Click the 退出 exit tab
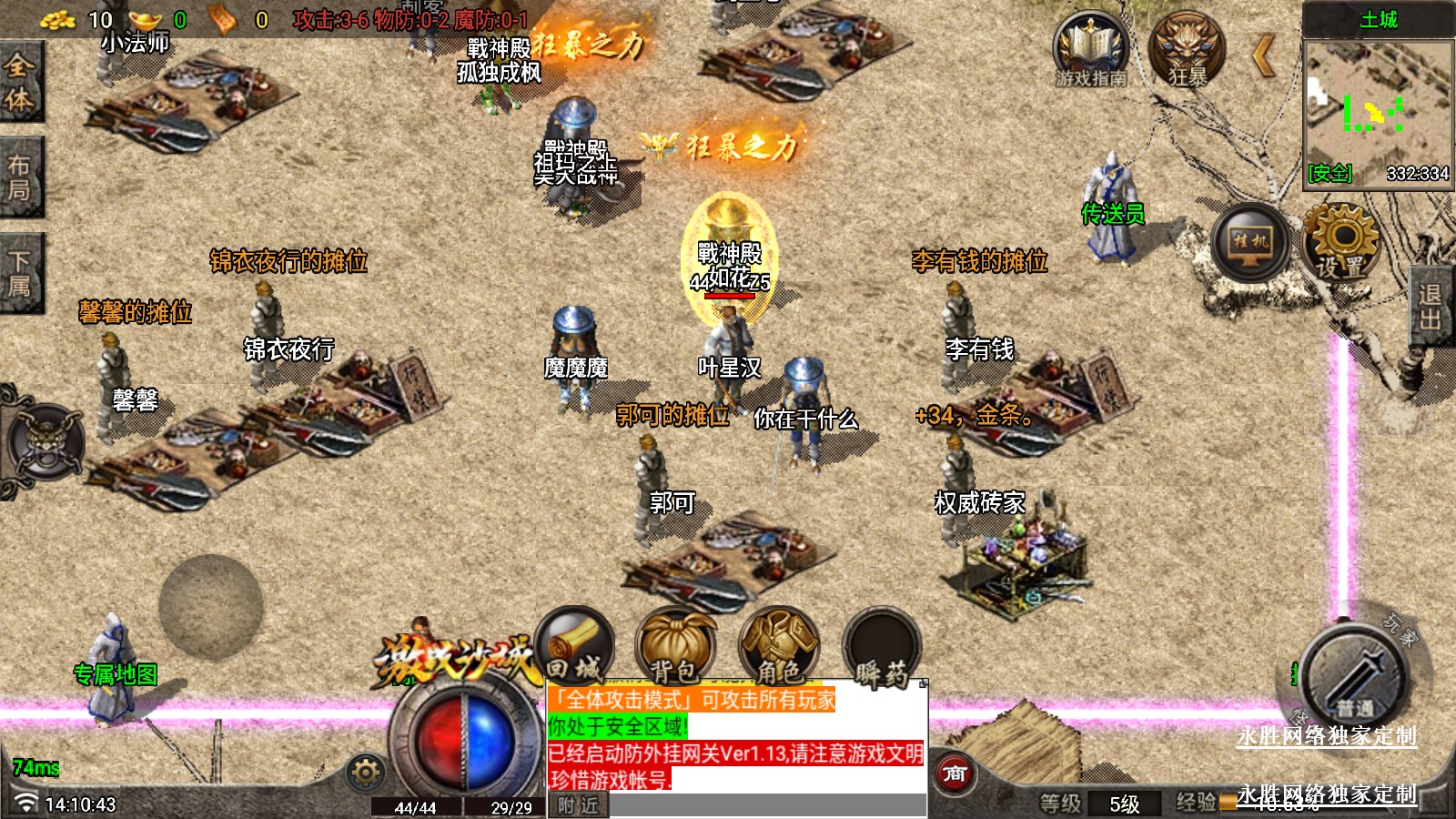The width and height of the screenshot is (1456, 819). 1432,307
